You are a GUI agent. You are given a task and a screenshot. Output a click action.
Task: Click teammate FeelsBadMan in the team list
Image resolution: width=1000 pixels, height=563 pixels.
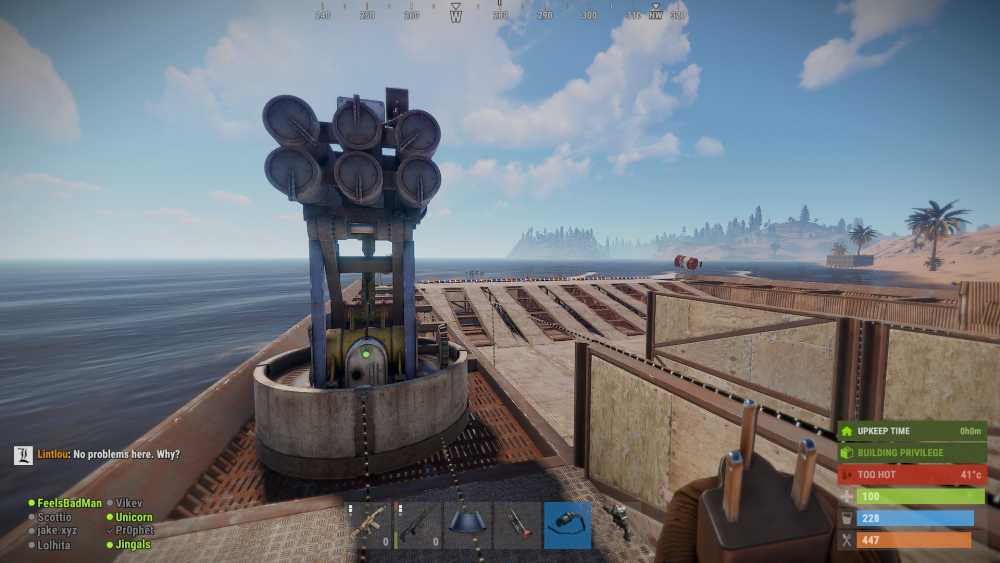point(69,503)
